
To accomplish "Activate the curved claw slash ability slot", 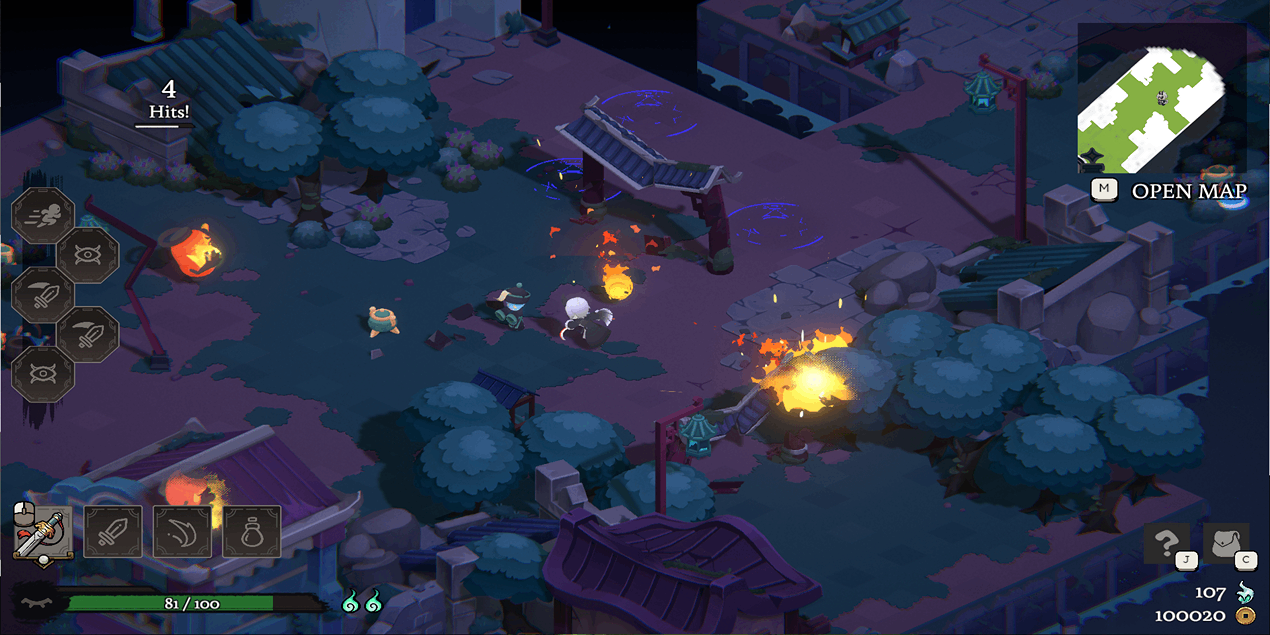I will click(x=182, y=531).
